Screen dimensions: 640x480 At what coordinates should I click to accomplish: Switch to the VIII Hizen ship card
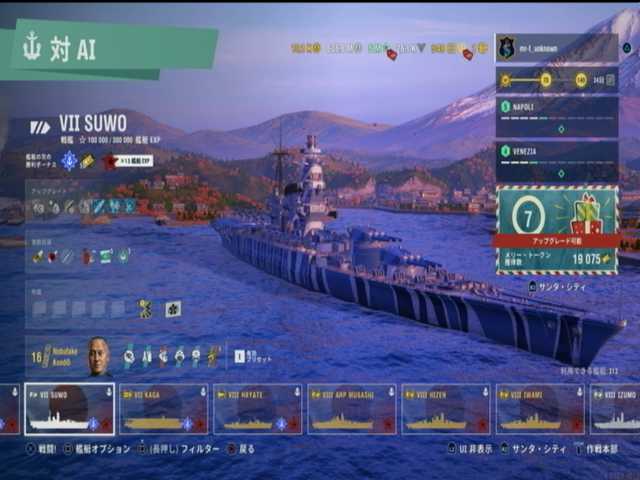coord(445,409)
